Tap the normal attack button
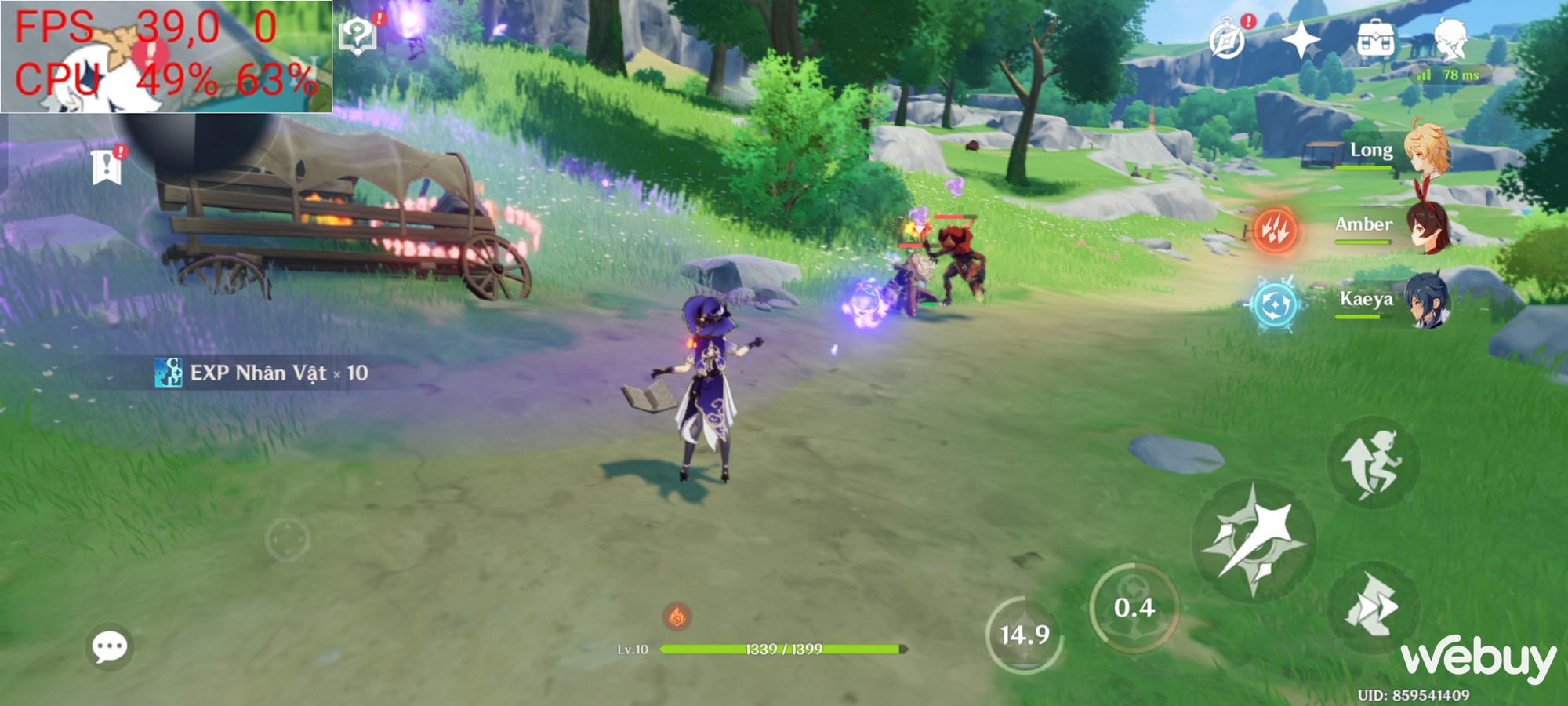The height and width of the screenshot is (706, 1568). pos(1253,541)
